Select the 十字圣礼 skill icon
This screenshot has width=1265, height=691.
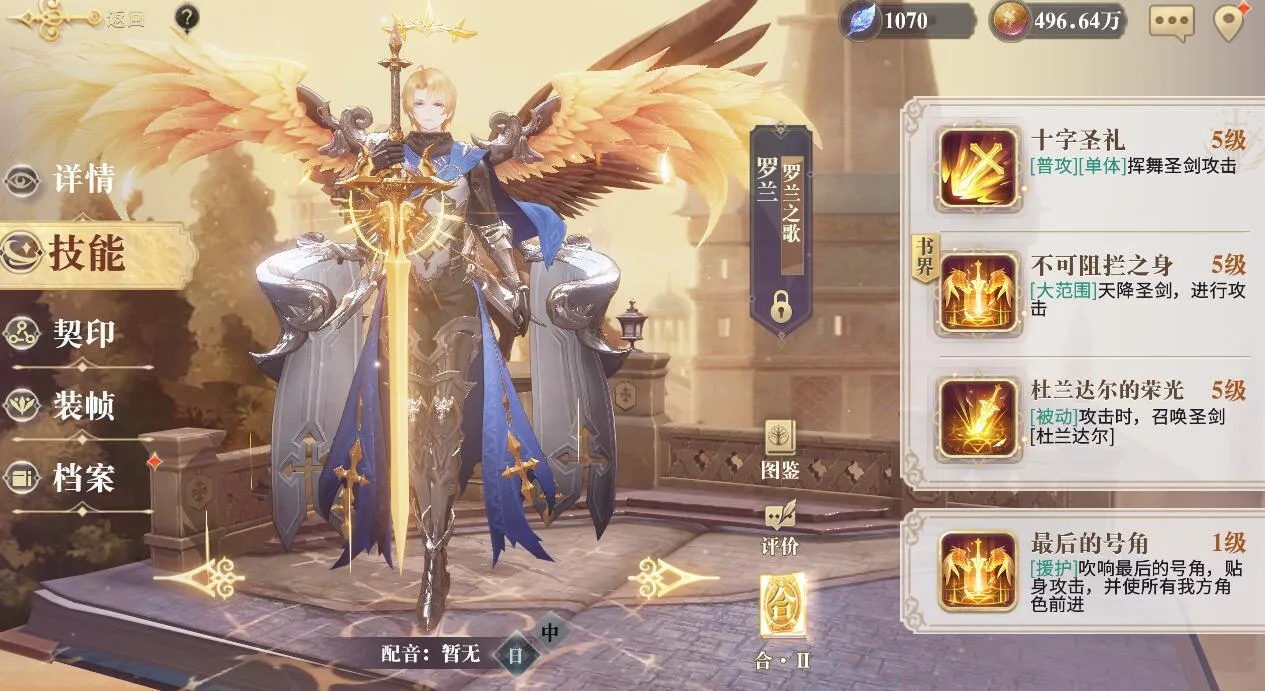pos(979,168)
